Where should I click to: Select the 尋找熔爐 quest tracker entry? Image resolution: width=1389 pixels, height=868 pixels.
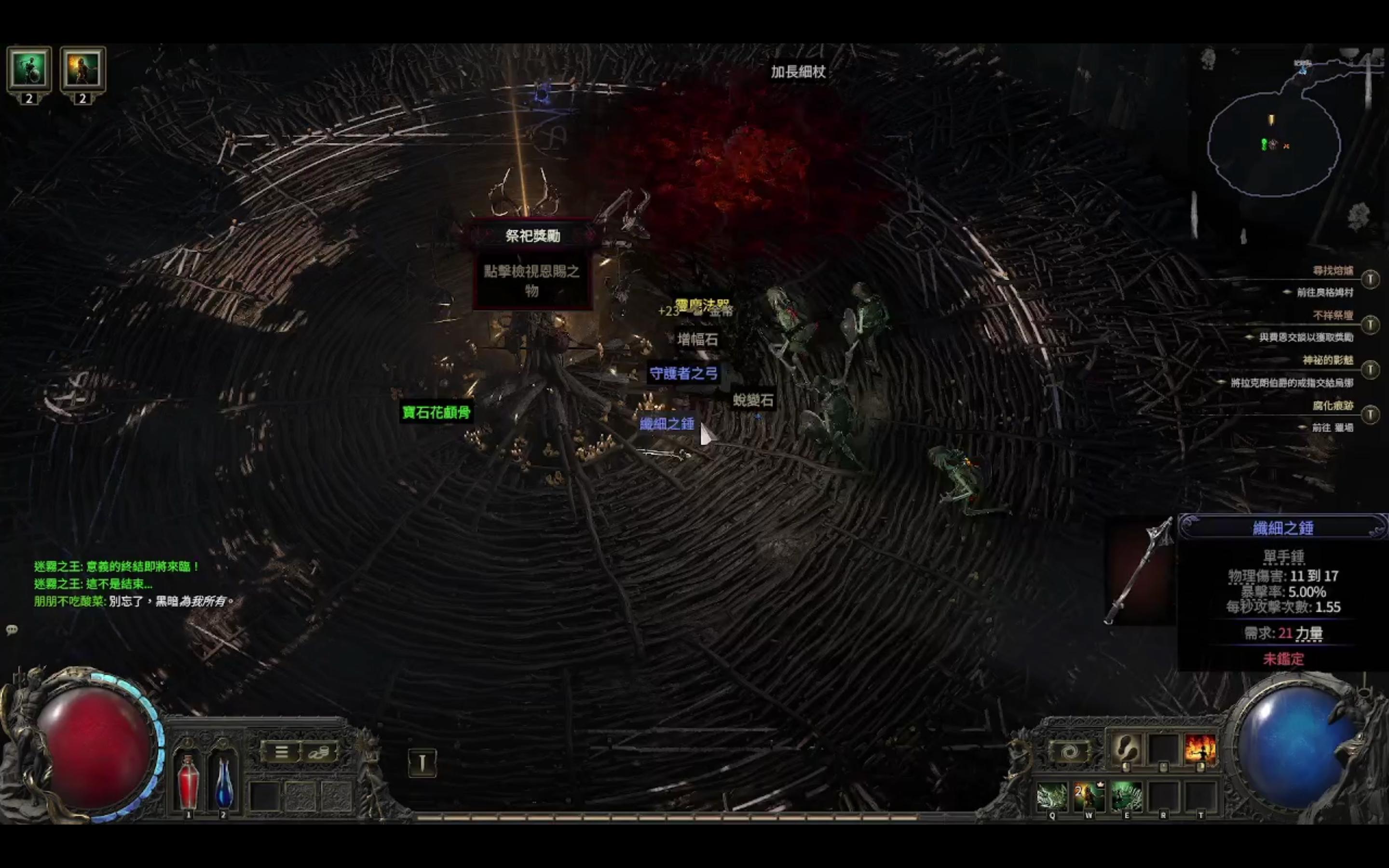[x=1333, y=271]
